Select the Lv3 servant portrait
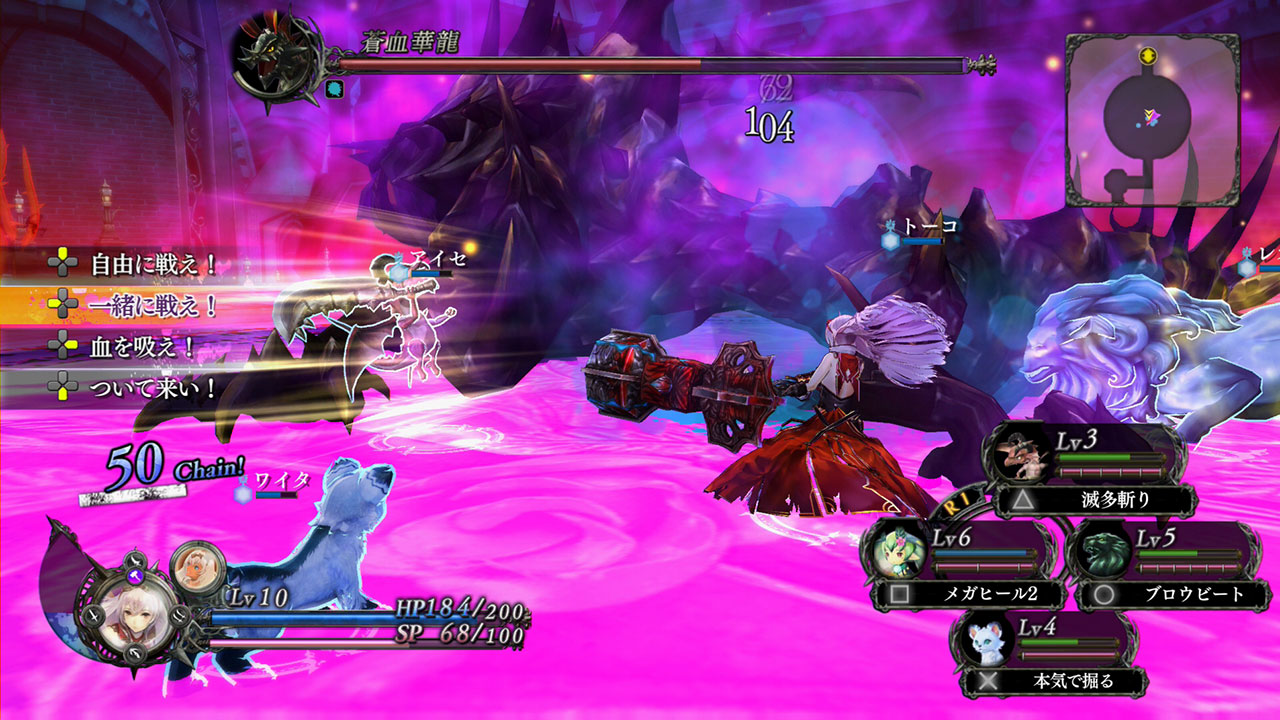The width and height of the screenshot is (1280, 720). pos(1021,457)
